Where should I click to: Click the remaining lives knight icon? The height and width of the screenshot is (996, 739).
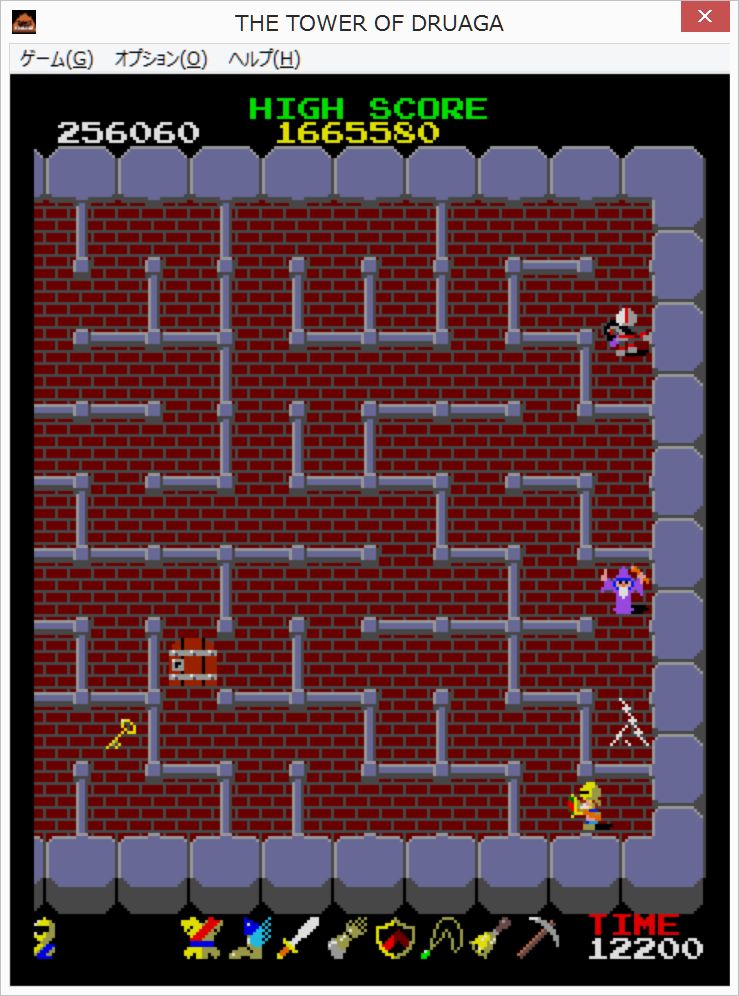(44, 938)
